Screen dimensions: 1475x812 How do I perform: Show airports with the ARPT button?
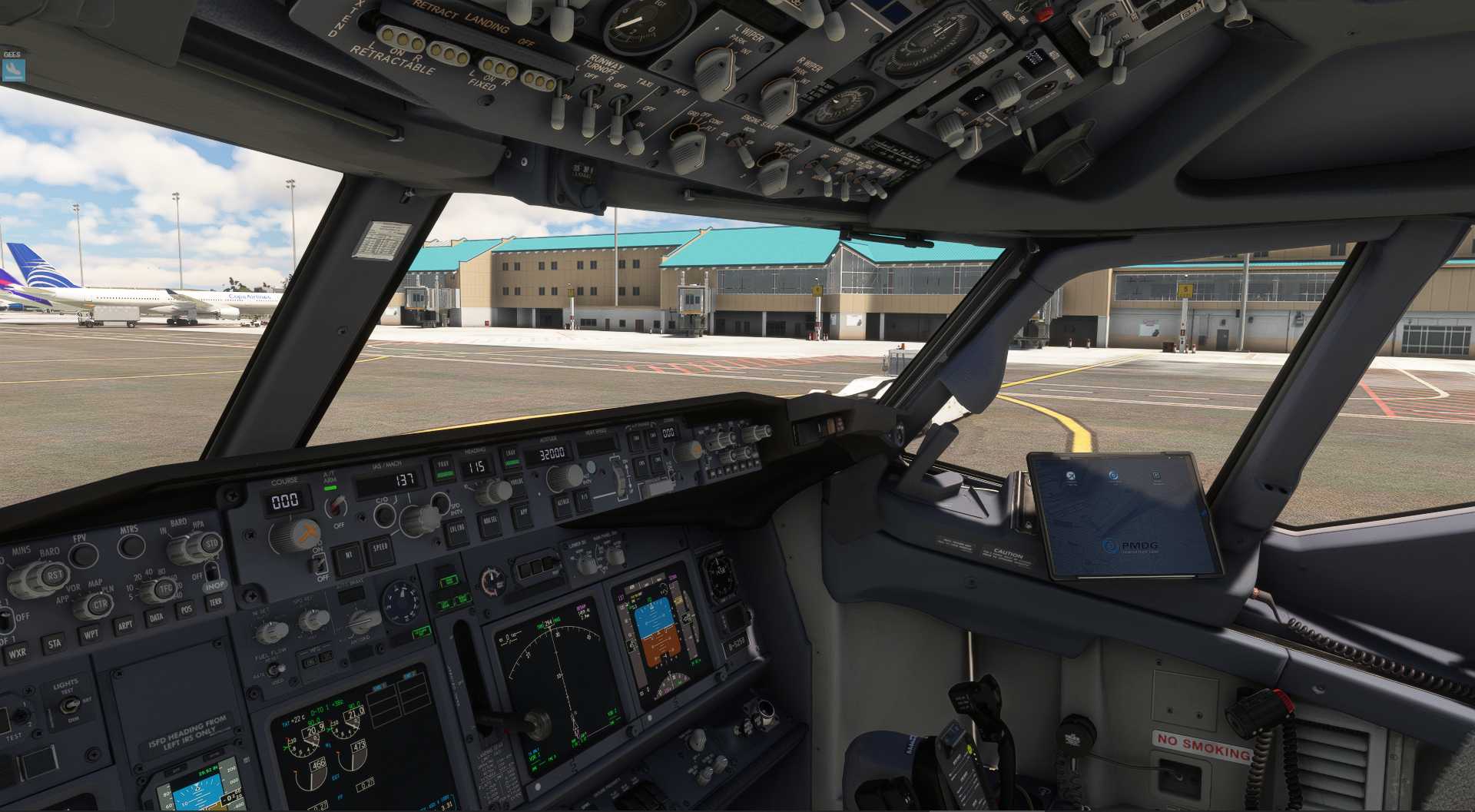tap(124, 625)
